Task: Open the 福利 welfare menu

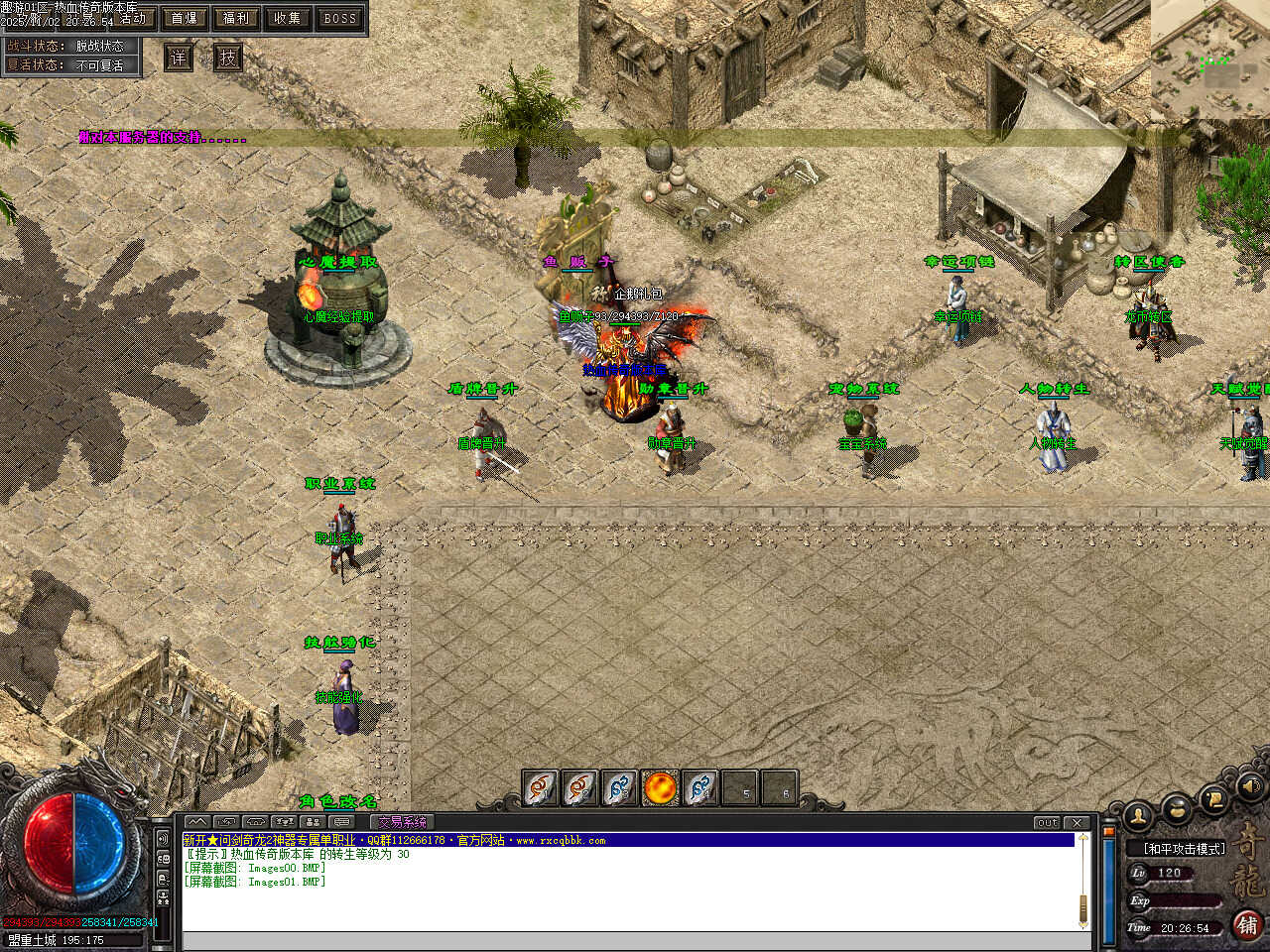Action: (x=236, y=18)
